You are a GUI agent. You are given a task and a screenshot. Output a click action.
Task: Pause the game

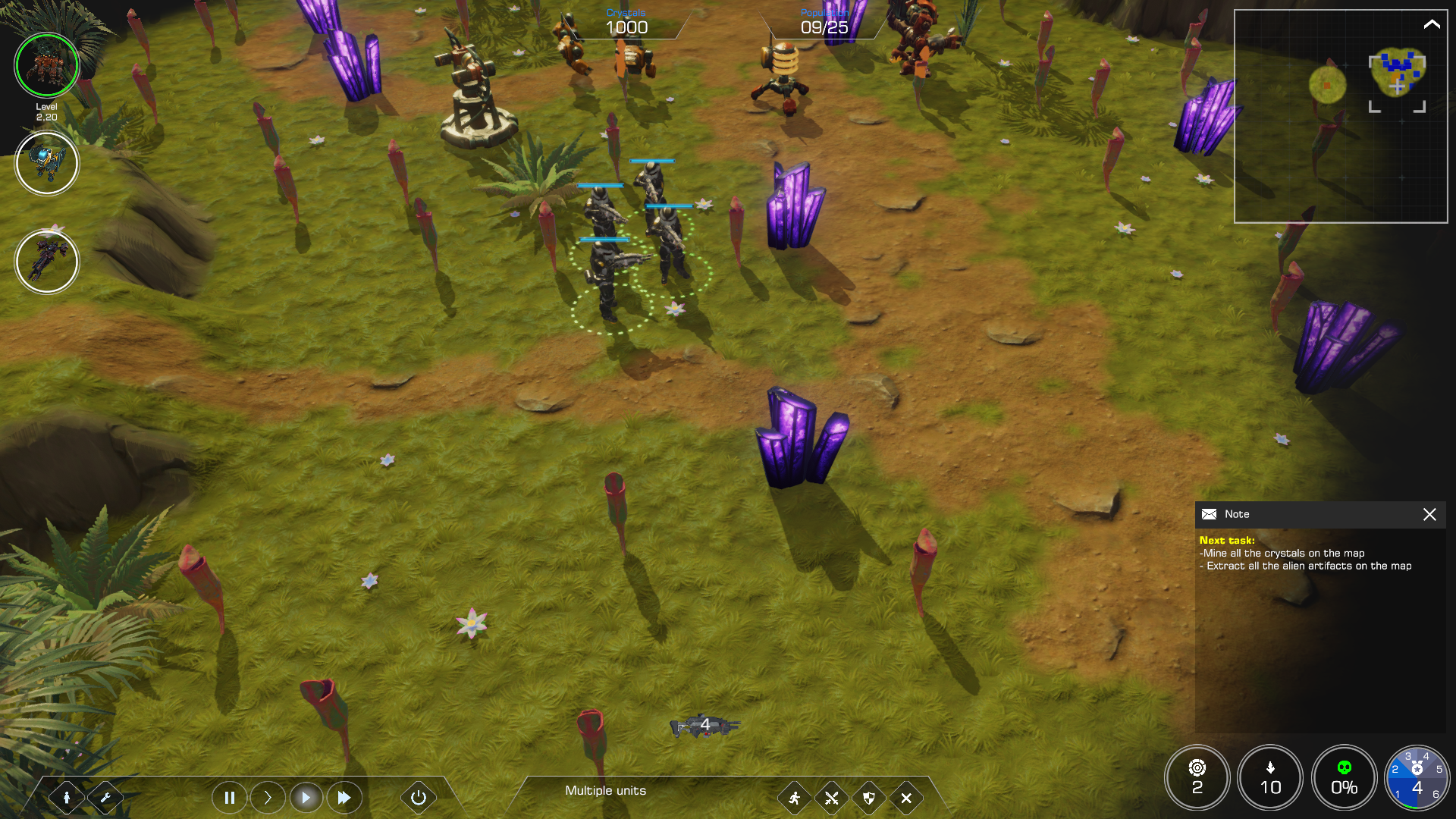point(230,797)
